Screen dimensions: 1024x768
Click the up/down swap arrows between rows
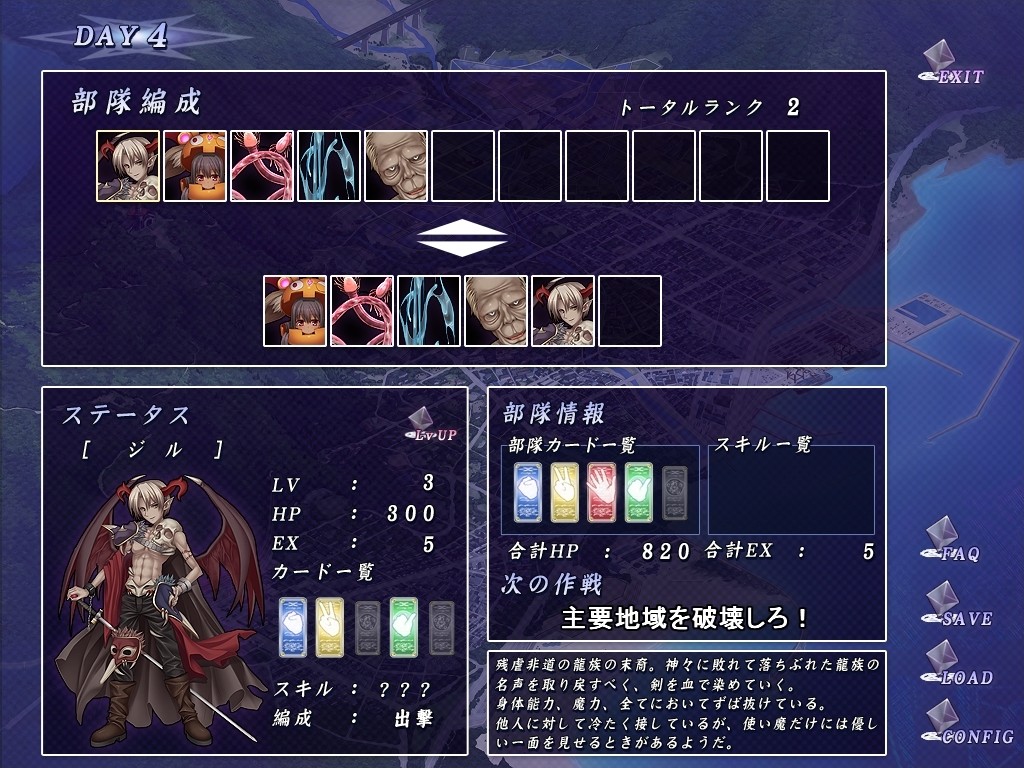tap(462, 238)
